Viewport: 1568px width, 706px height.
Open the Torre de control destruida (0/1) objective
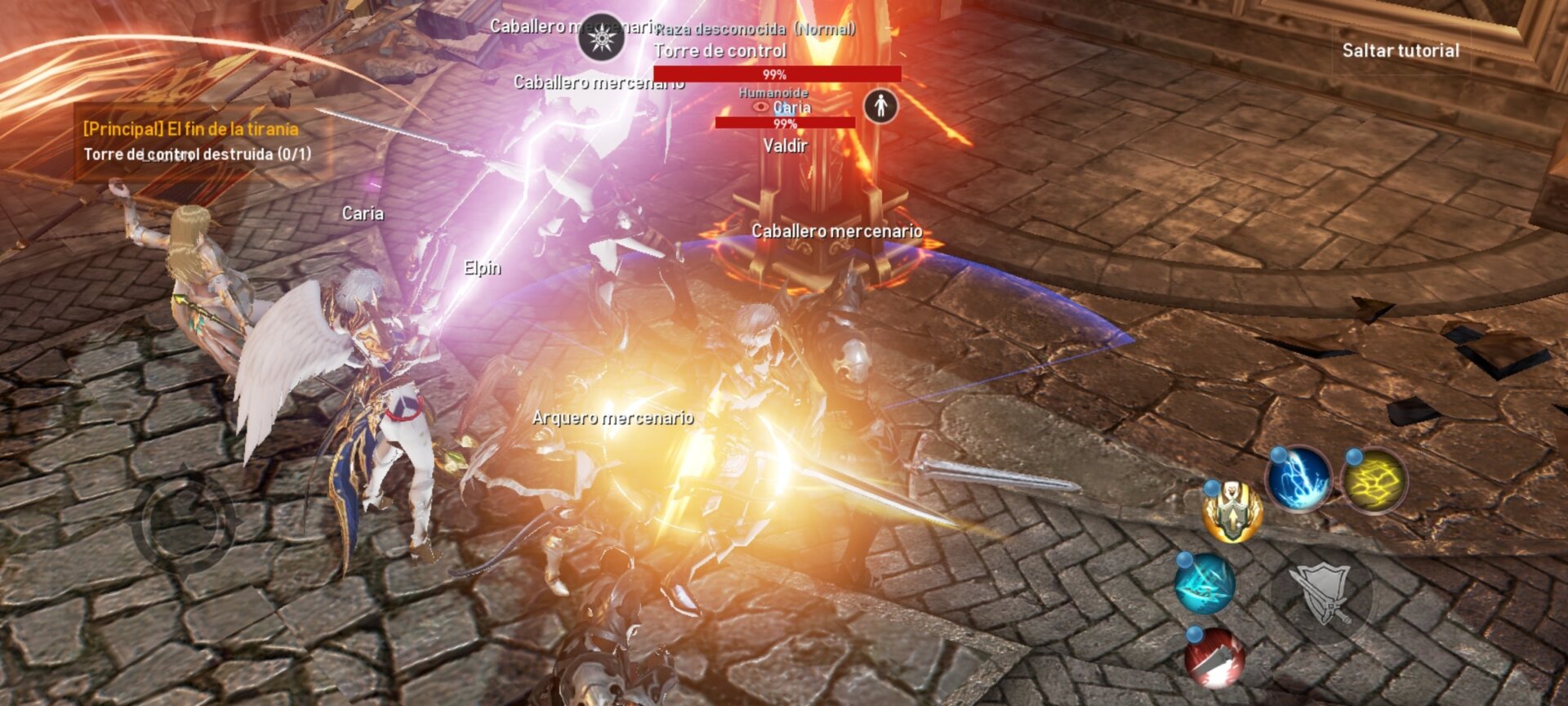(x=200, y=152)
